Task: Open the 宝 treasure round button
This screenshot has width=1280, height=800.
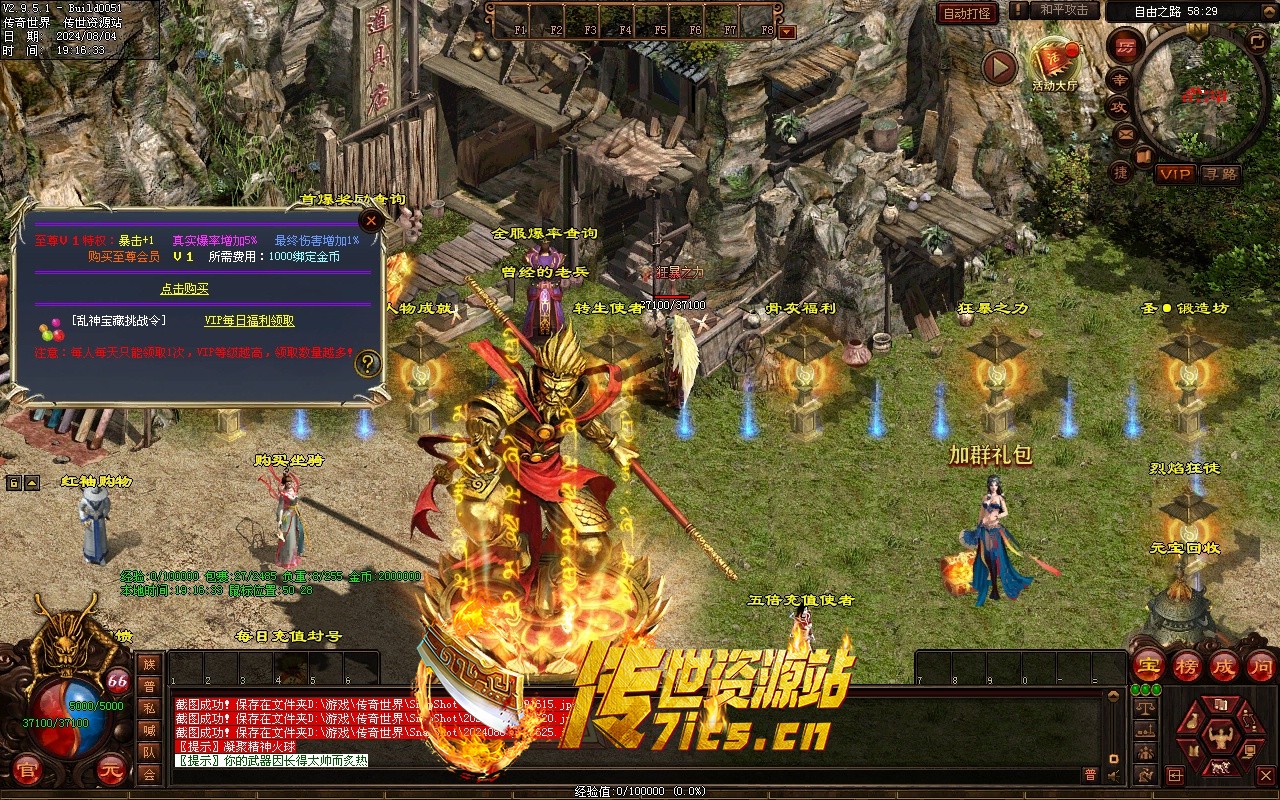Action: pyautogui.click(x=1149, y=665)
